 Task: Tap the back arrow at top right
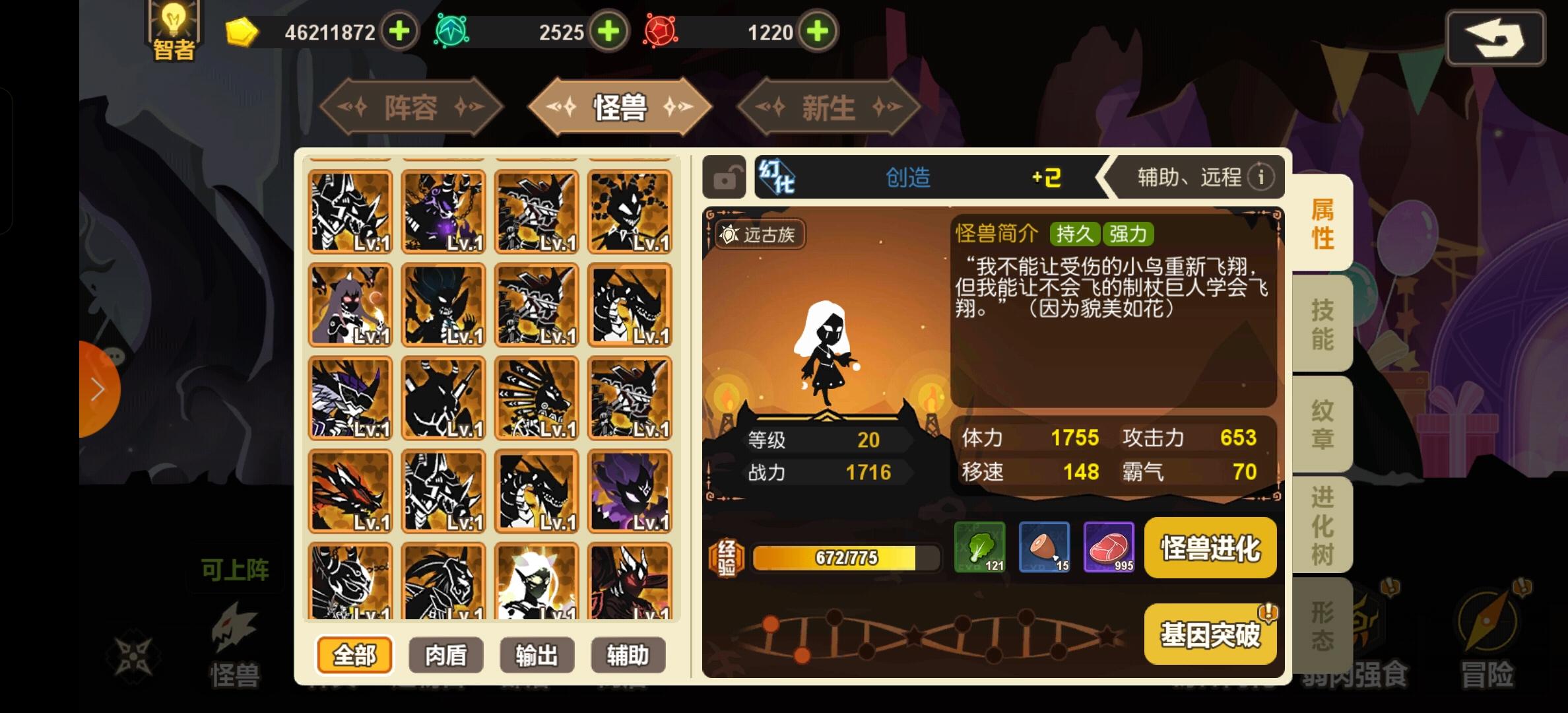(1495, 38)
